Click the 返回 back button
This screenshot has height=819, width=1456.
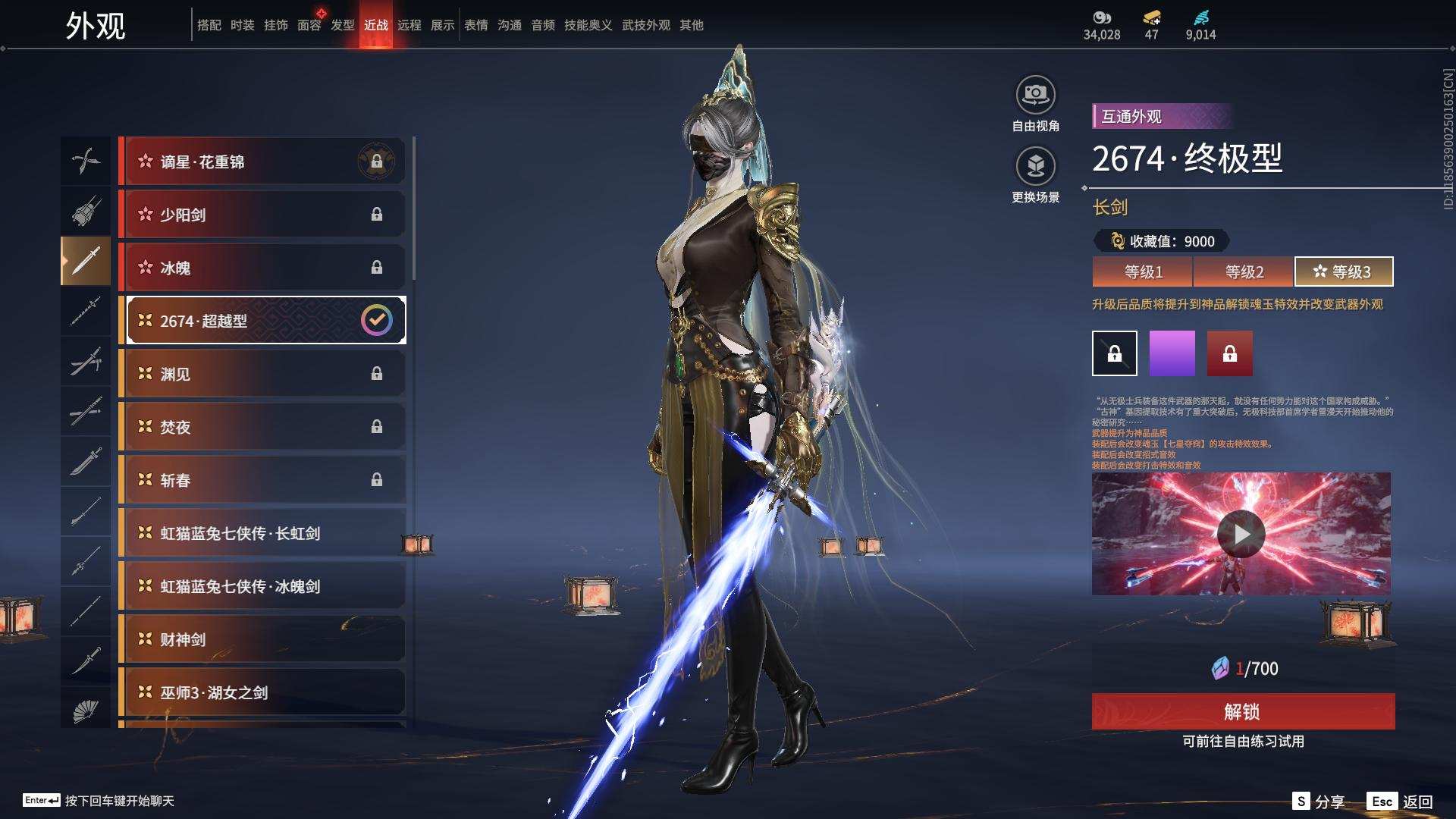[1401, 802]
